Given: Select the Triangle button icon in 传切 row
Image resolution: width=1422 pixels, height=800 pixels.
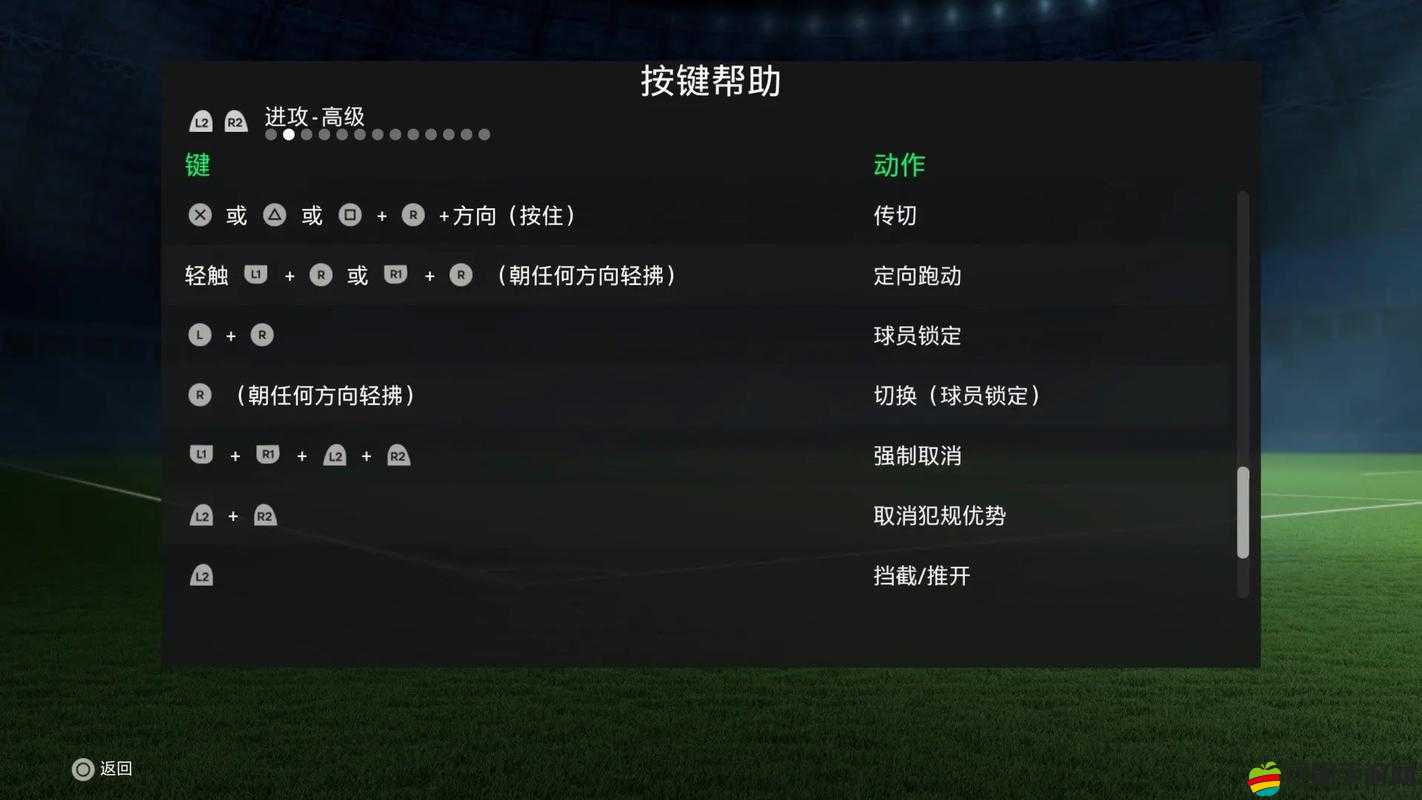Looking at the screenshot, I should click(274, 214).
